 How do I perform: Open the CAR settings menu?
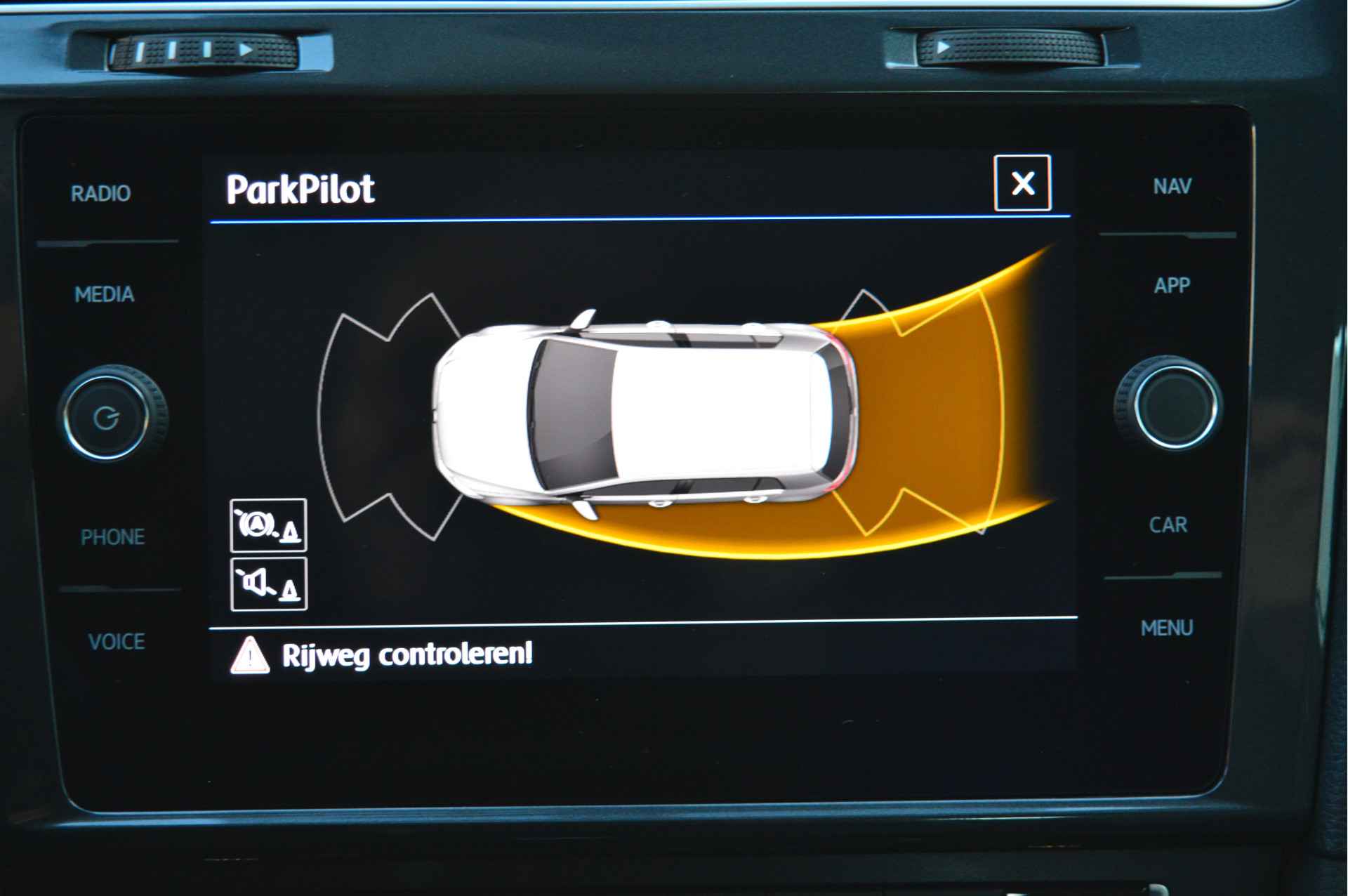point(1168,525)
